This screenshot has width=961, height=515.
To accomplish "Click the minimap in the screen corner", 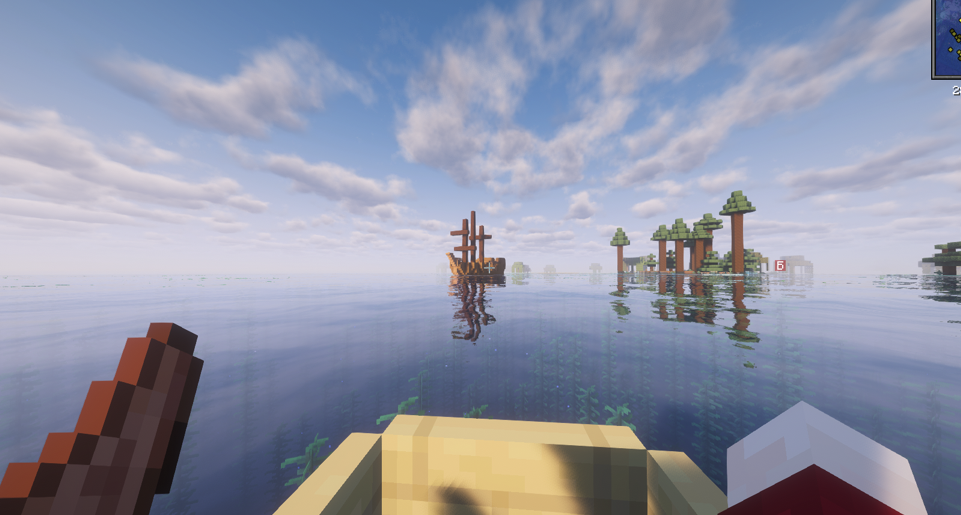I will point(947,38).
